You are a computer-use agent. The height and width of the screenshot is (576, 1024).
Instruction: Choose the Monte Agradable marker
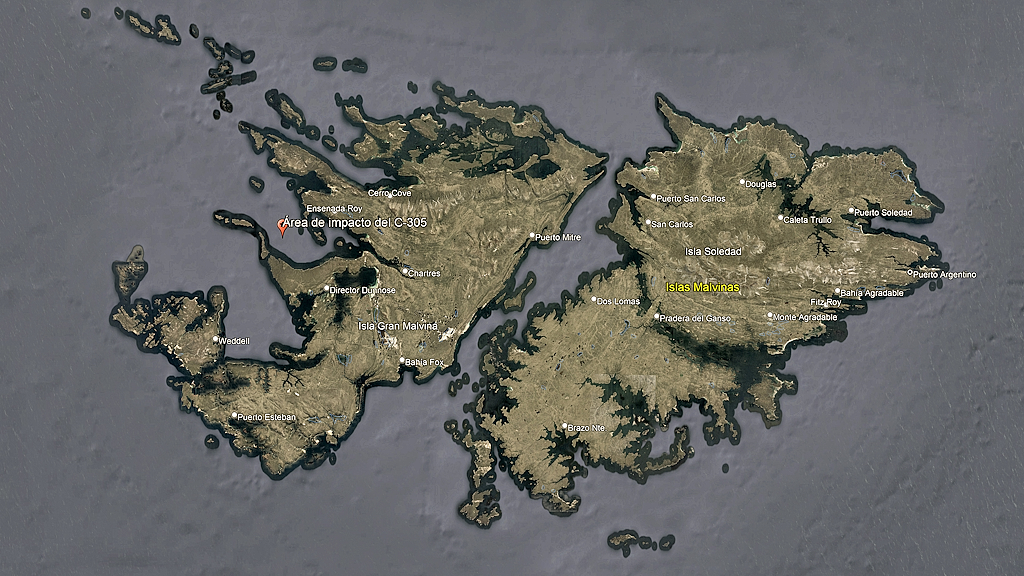(770, 316)
